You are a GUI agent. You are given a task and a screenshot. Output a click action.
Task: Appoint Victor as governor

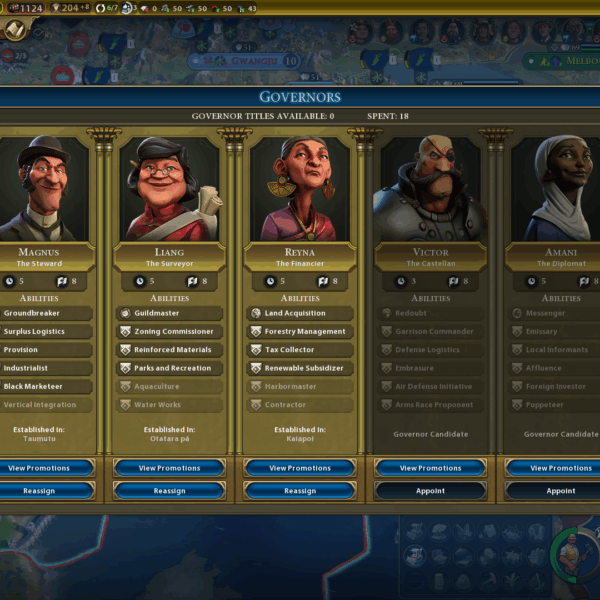coord(430,491)
